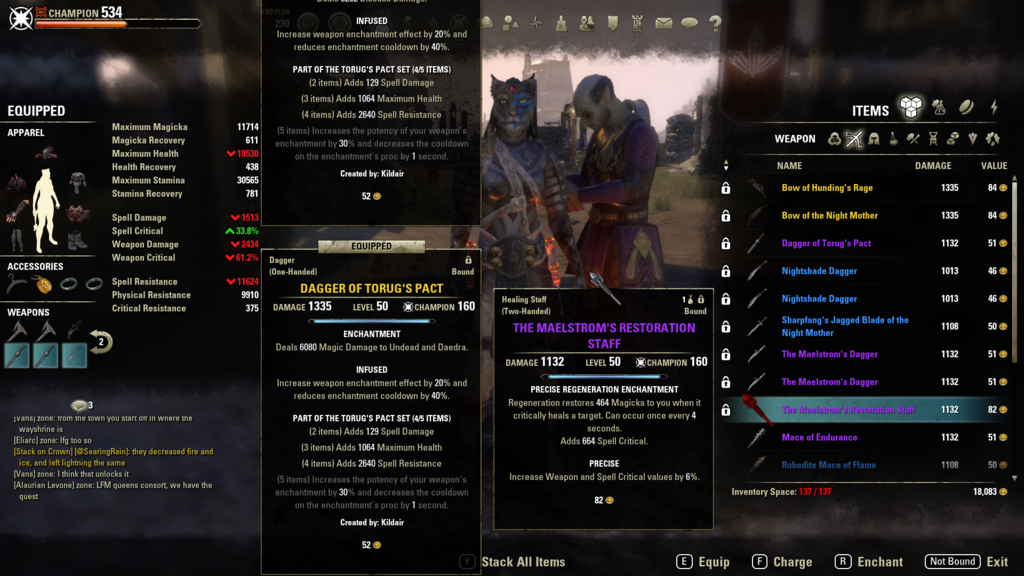Choose Dagger of Torug's Pact in list
This screenshot has width=1024, height=576.
pyautogui.click(x=826, y=243)
